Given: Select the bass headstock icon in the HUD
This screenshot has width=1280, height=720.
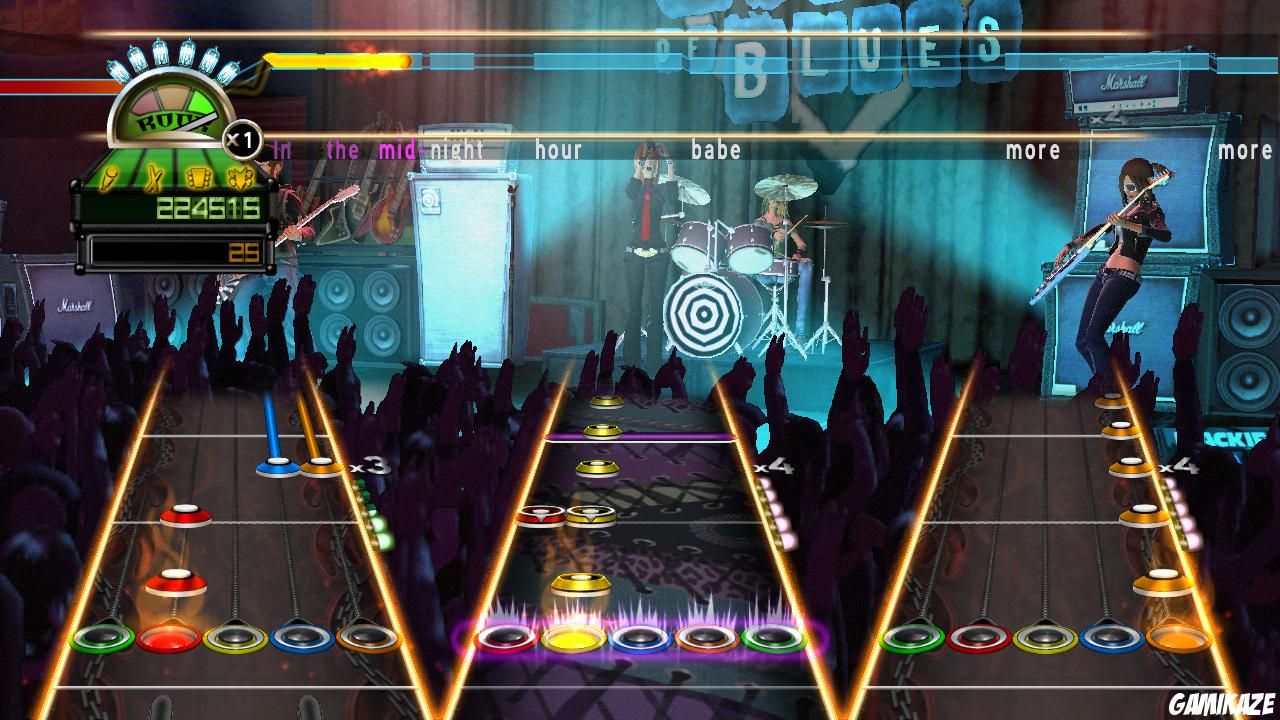Looking at the screenshot, I should pos(240,178).
